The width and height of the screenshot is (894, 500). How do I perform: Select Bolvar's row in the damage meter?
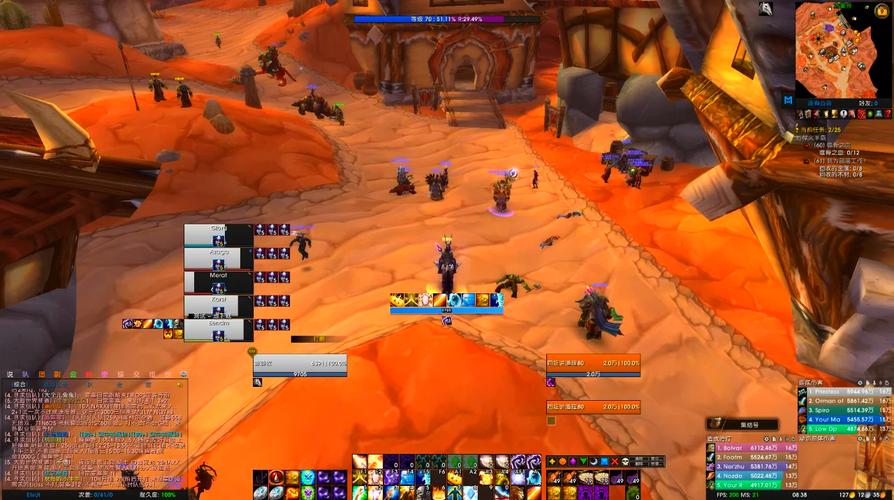point(750,448)
